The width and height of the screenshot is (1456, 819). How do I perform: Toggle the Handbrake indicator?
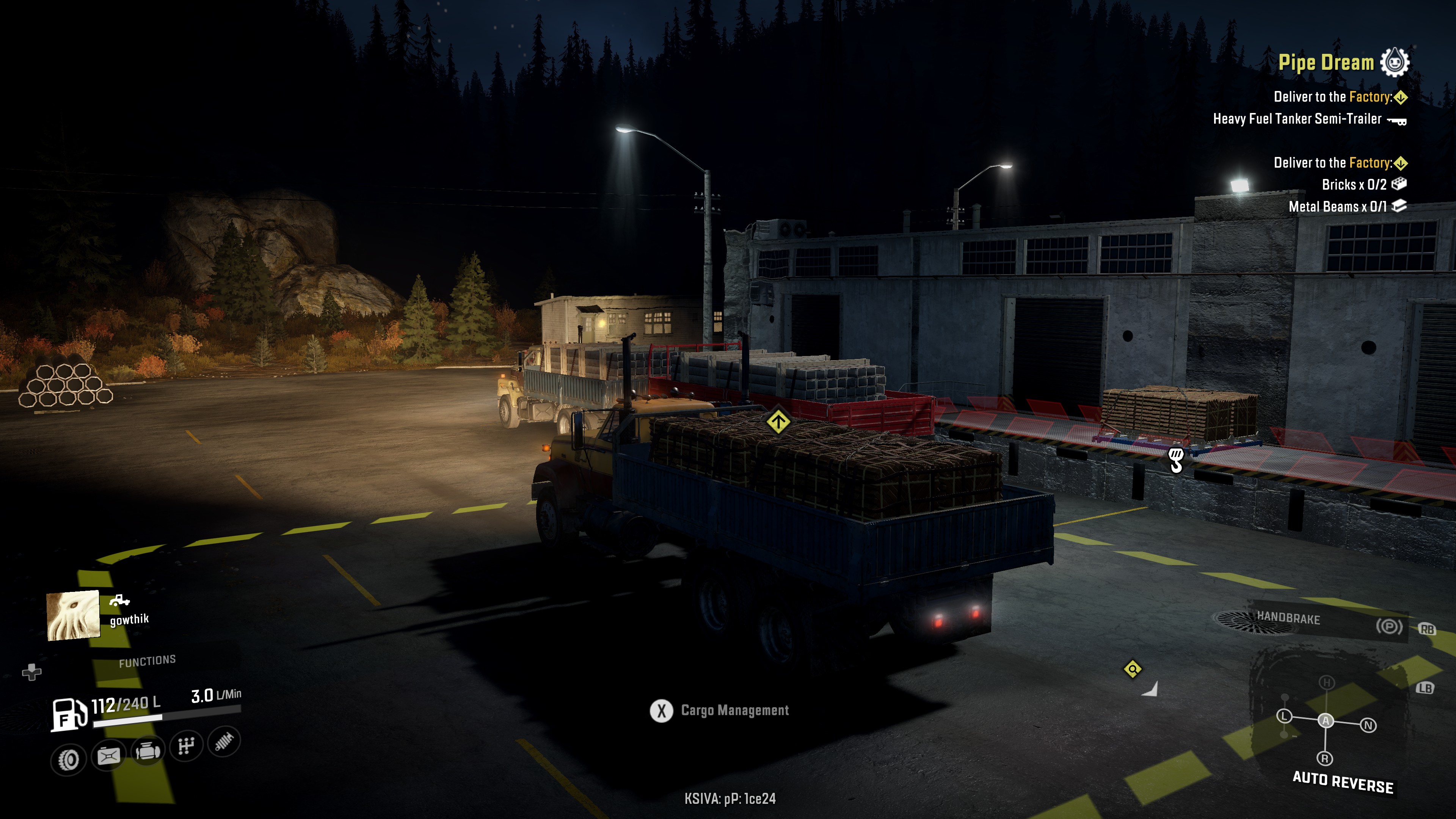1388,626
